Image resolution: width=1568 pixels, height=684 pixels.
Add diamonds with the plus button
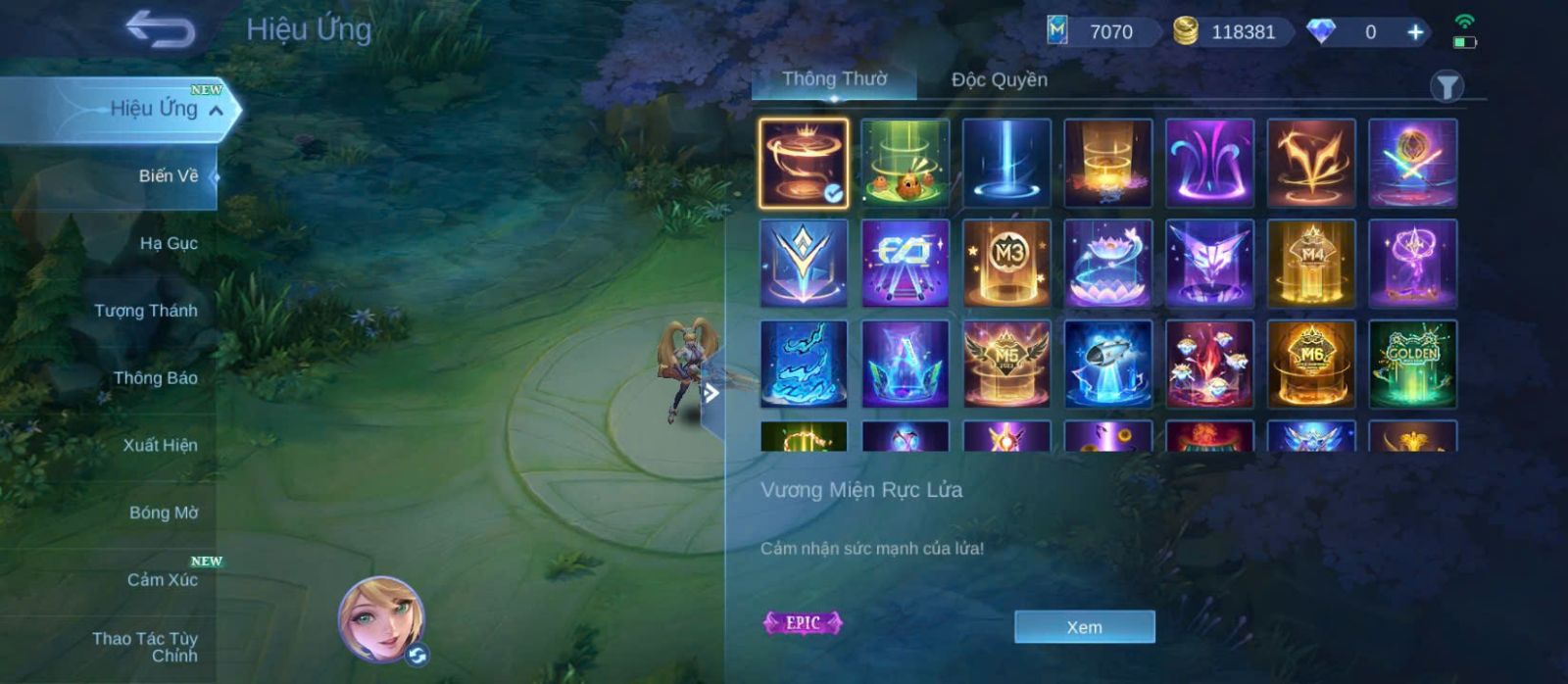[1415, 32]
